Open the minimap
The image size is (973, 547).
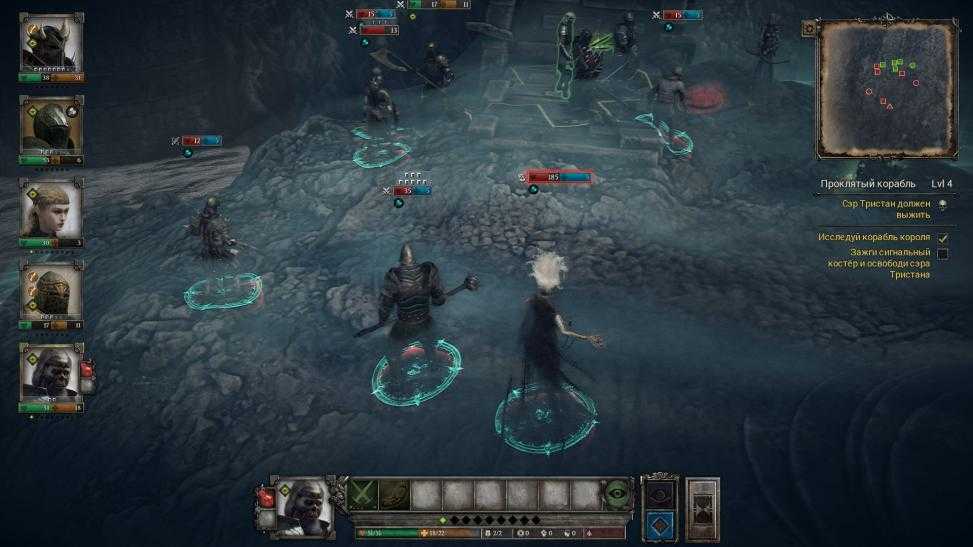pyautogui.click(x=885, y=89)
